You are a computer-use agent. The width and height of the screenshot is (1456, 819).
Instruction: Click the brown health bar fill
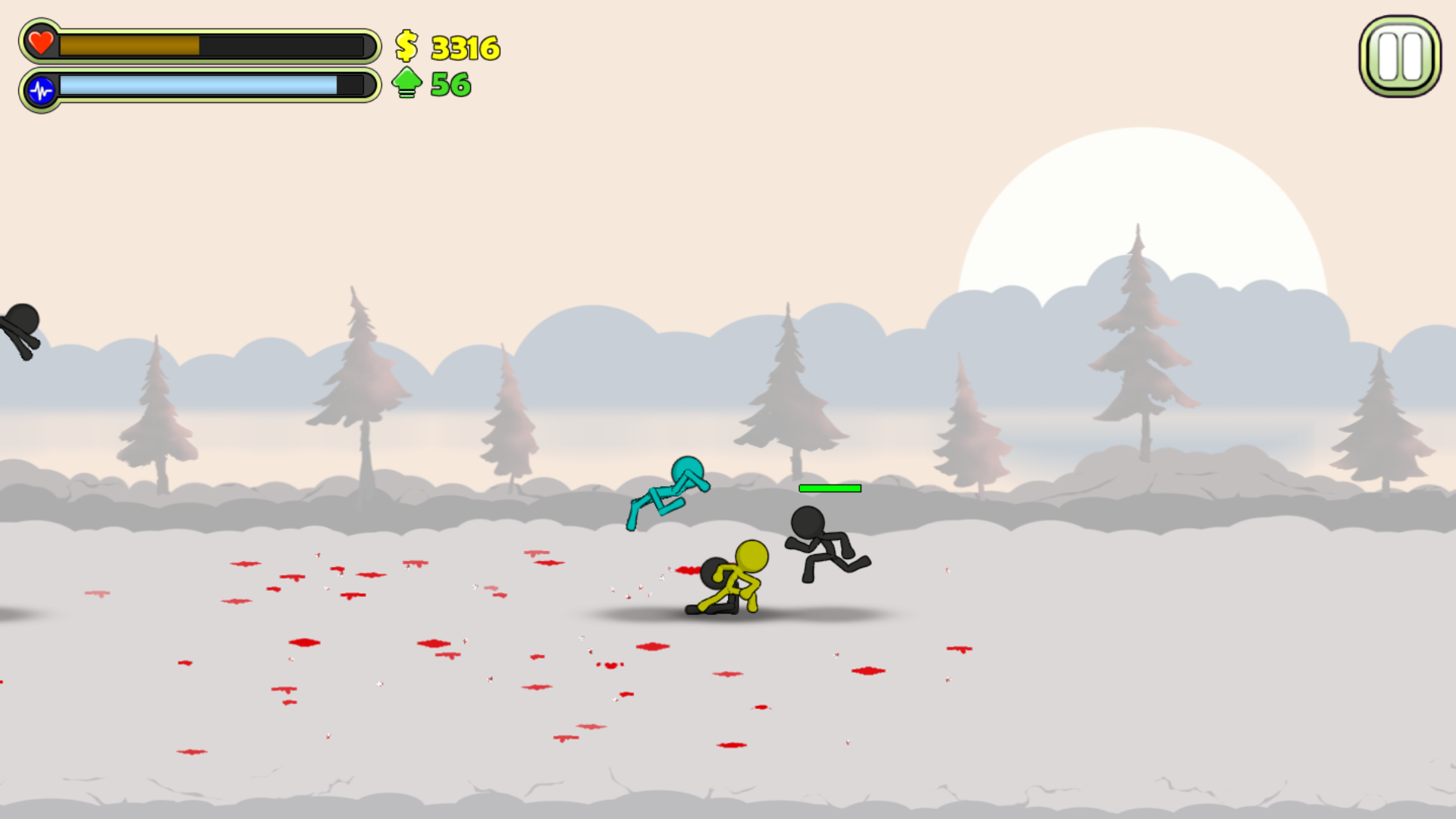(129, 45)
